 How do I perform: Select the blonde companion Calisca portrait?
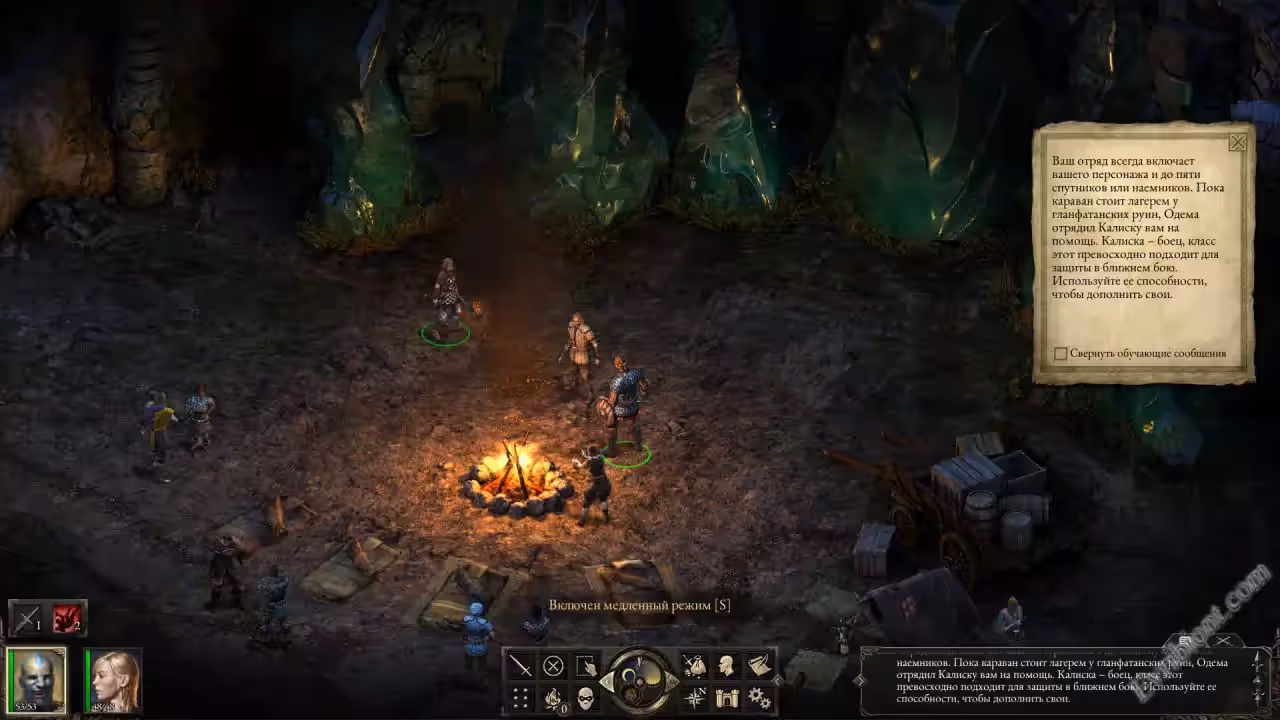[x=113, y=680]
